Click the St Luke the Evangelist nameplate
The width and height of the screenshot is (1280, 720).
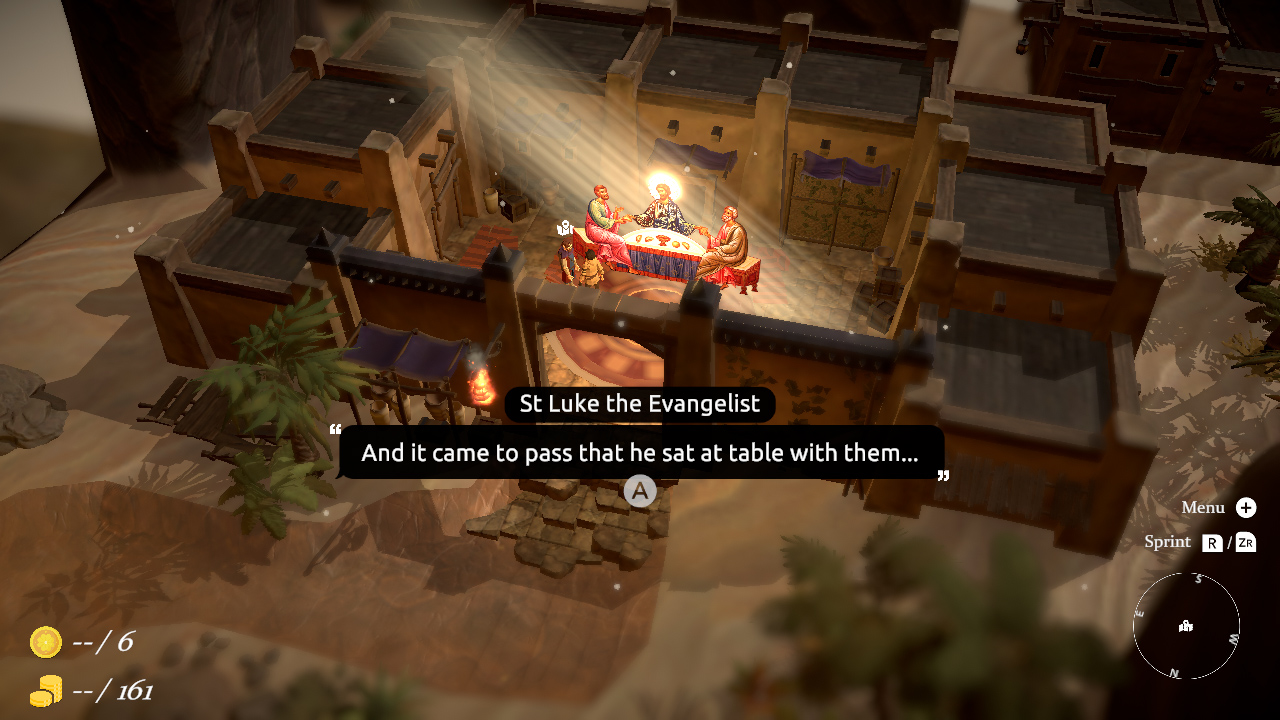[x=639, y=404]
